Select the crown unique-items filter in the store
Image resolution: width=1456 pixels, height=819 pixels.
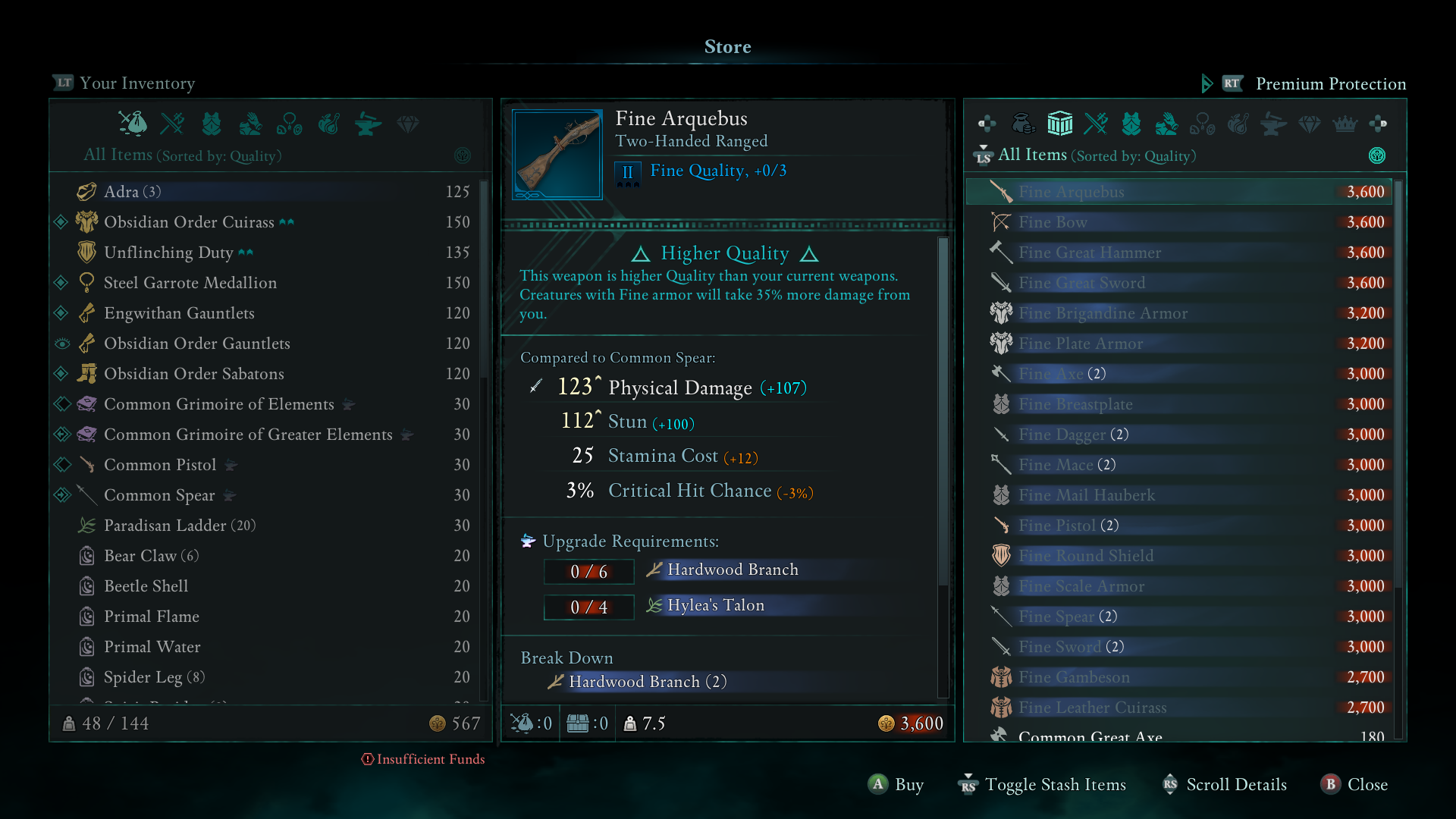point(1344,124)
